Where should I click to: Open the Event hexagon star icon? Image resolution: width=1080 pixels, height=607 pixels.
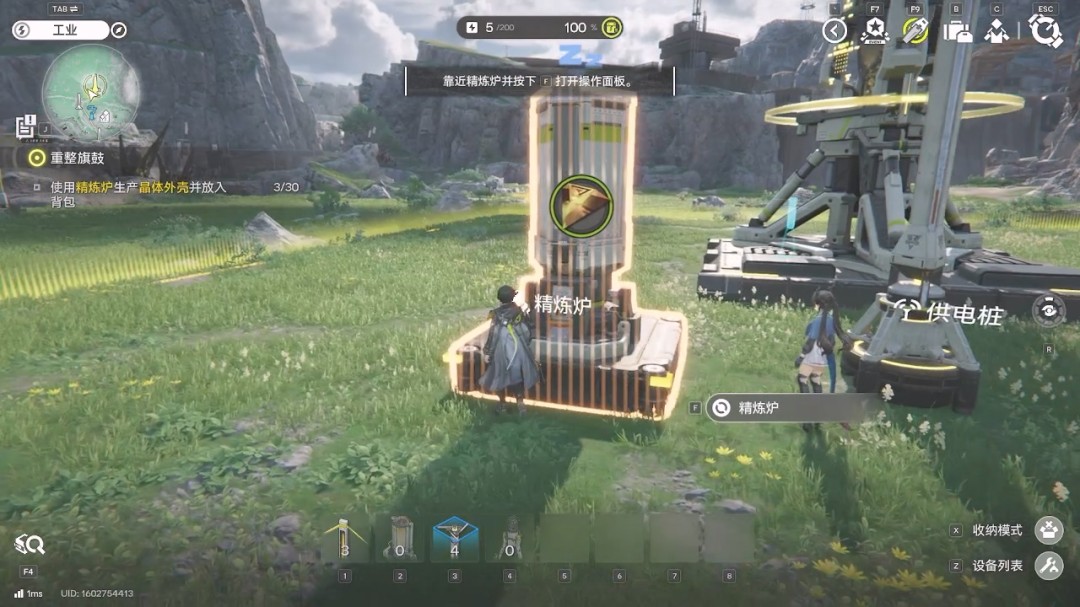[875, 31]
